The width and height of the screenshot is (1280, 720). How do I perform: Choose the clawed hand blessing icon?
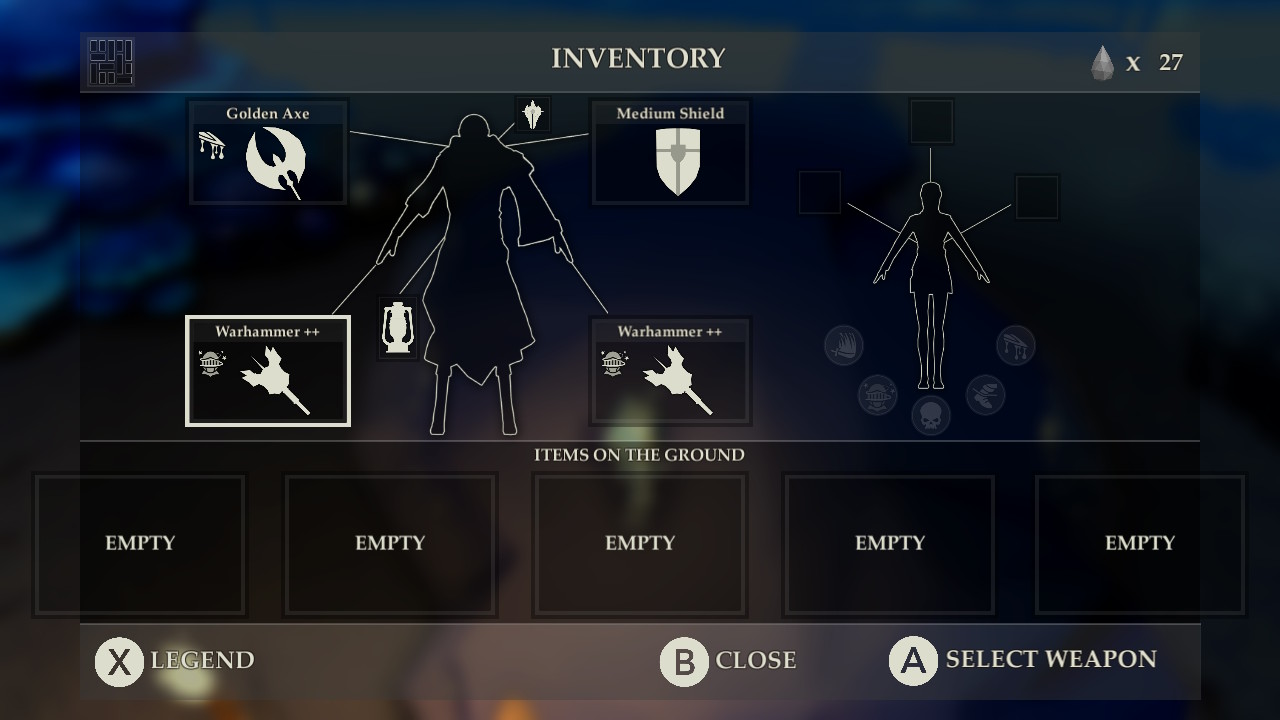pyautogui.click(x=844, y=346)
